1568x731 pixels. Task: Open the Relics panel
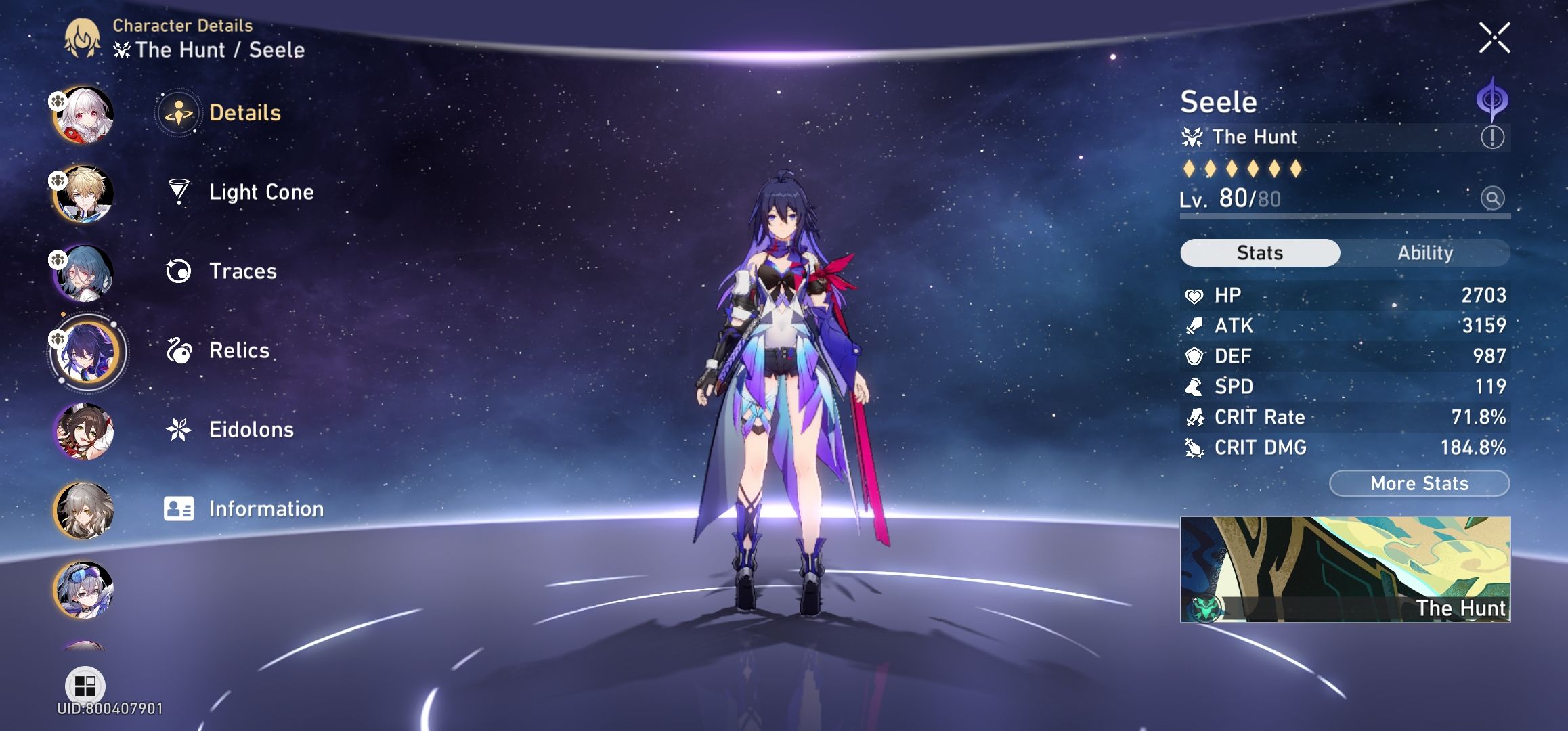pos(238,351)
